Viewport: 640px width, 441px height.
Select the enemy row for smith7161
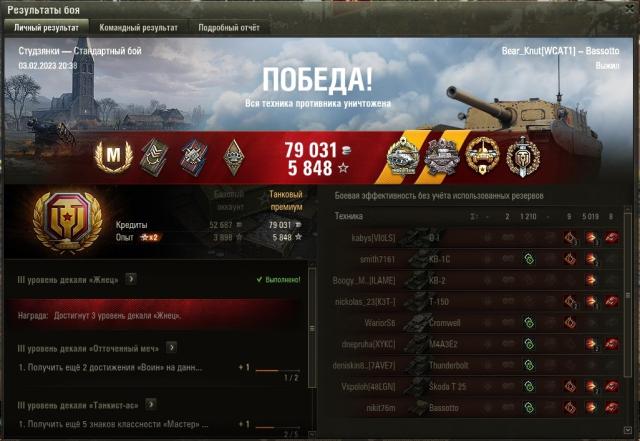pyautogui.click(x=480, y=258)
